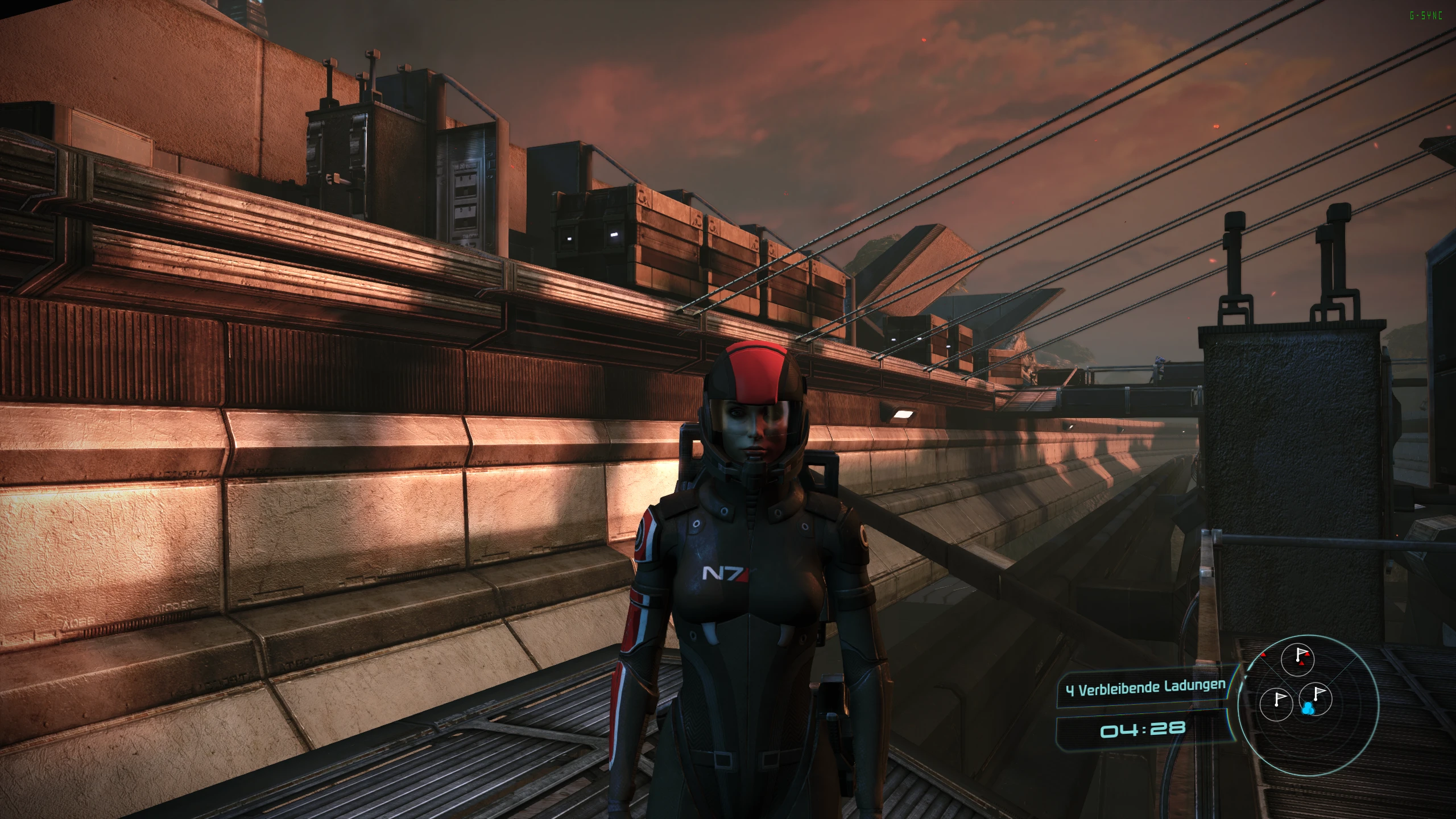Click the red enemy triangle at radar's top edge
1456x819 pixels.
1263,655
